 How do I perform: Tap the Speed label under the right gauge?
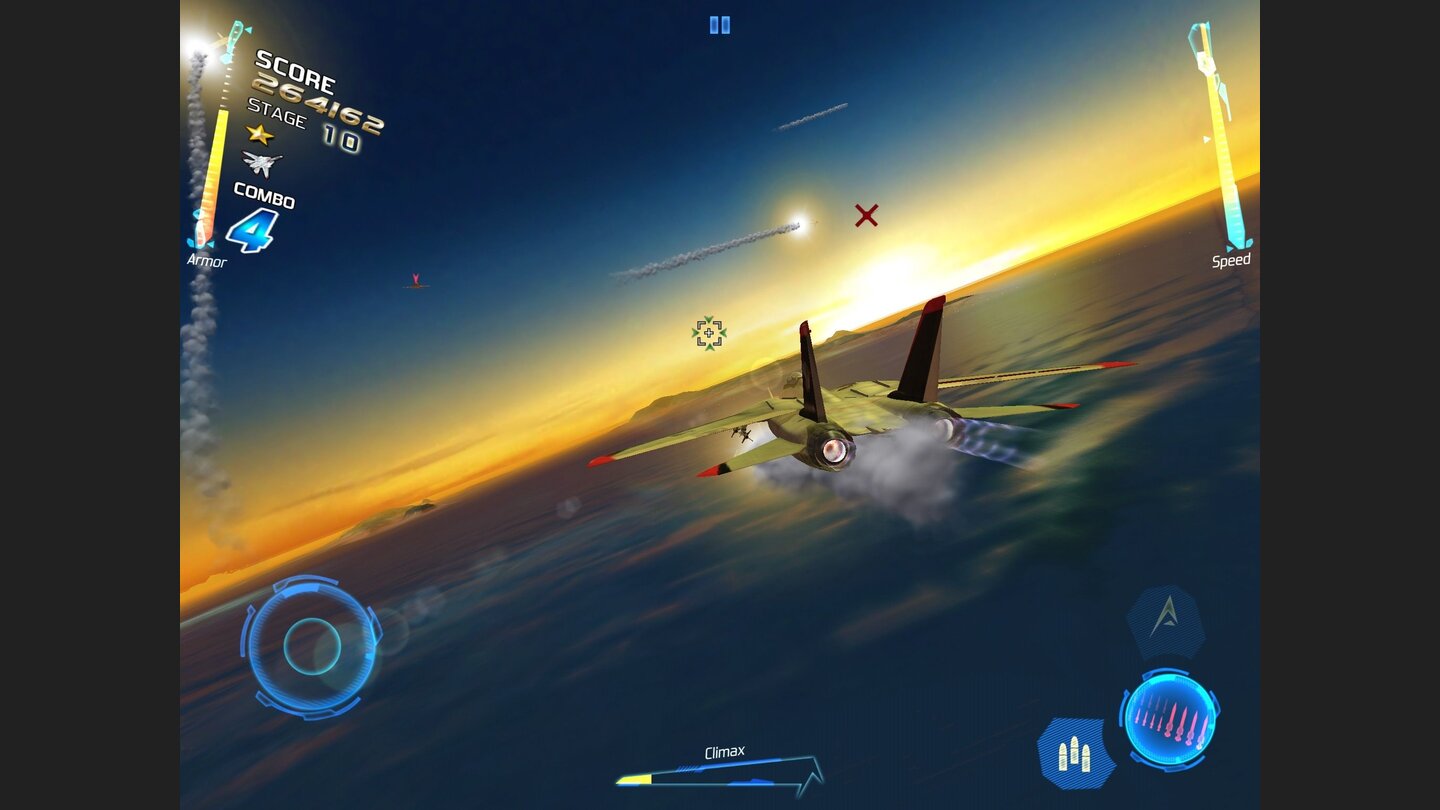coord(1229,260)
